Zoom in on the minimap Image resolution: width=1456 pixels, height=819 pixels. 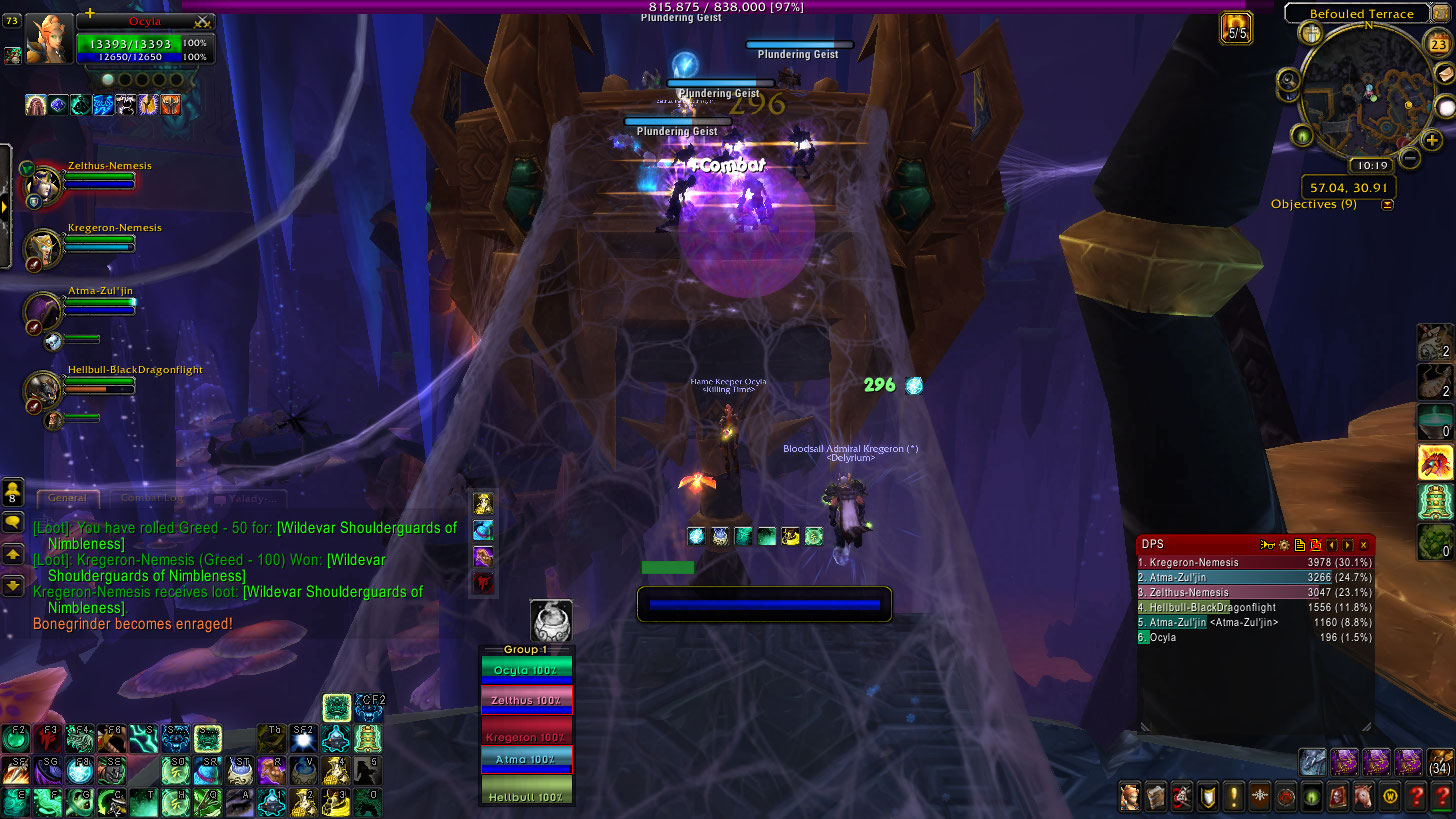(x=1431, y=140)
